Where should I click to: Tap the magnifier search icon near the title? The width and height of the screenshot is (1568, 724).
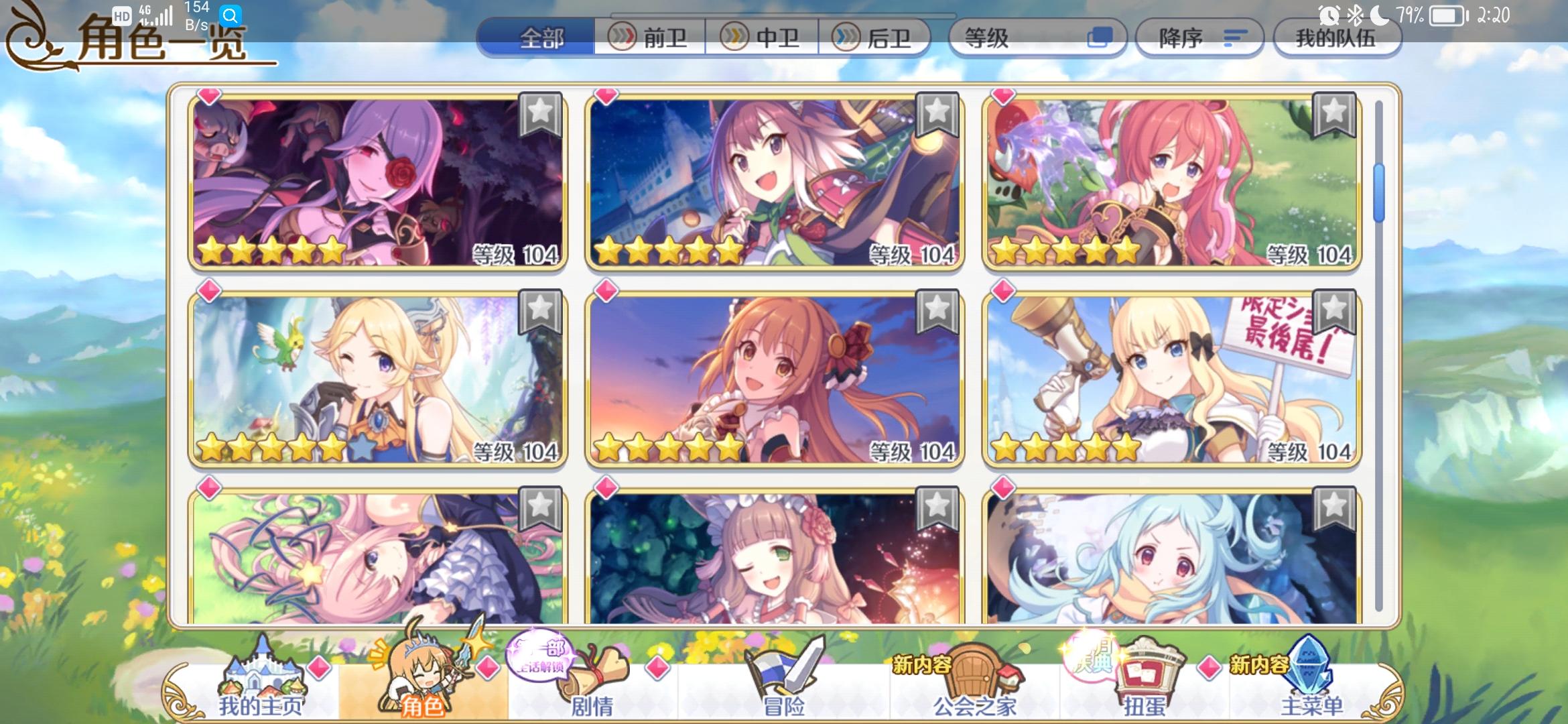[229, 15]
